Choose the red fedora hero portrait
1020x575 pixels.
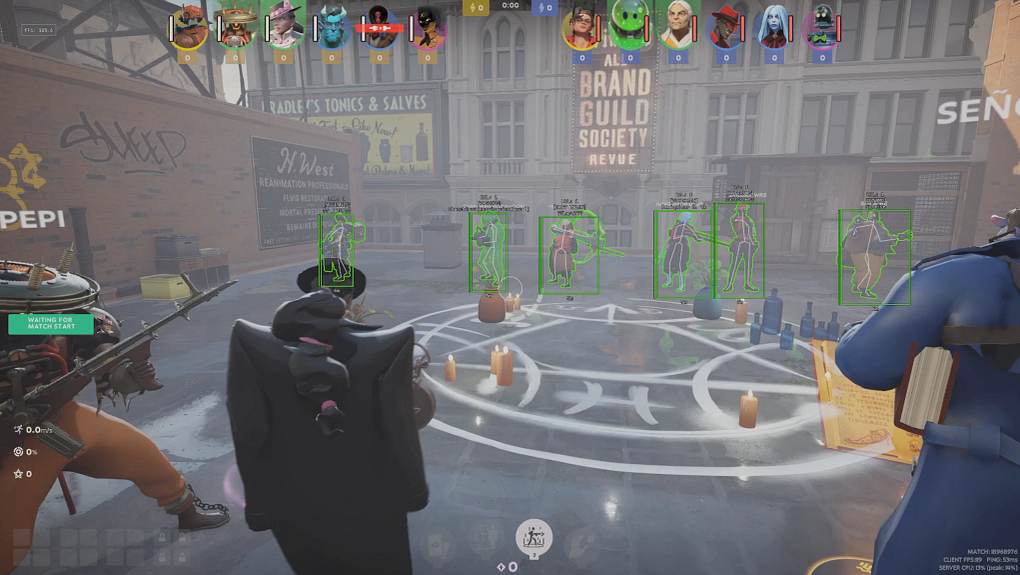(x=725, y=28)
